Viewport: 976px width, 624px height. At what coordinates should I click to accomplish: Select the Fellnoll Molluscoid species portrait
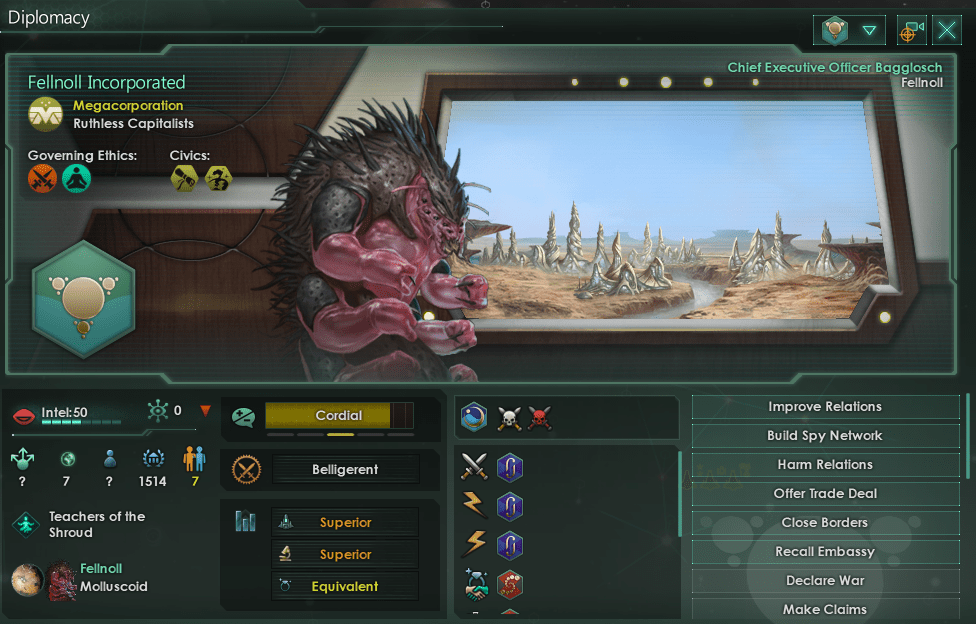click(x=61, y=578)
